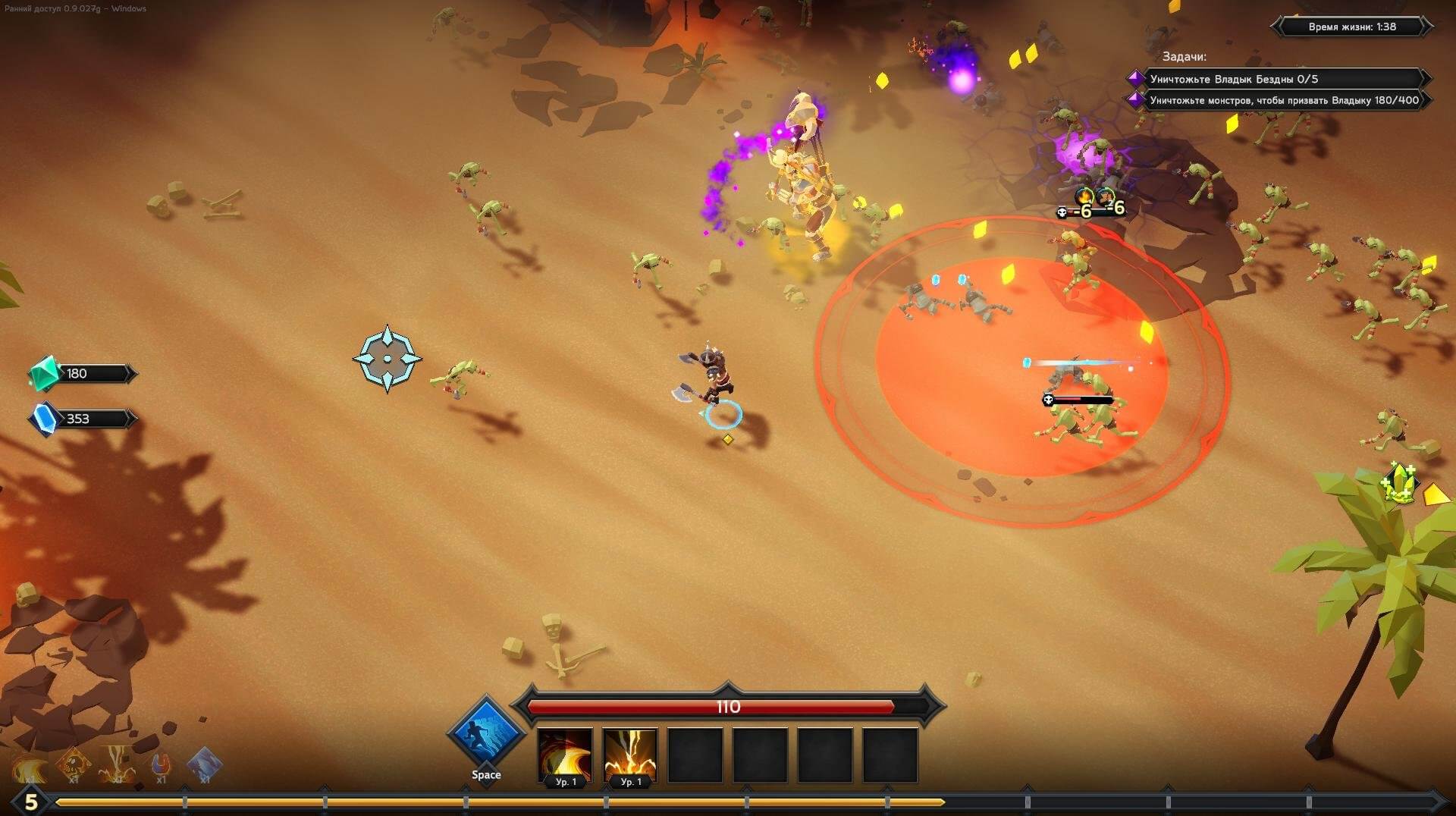Click the blue diamond dash buff icon
The width and height of the screenshot is (1456, 816).
tap(204, 764)
